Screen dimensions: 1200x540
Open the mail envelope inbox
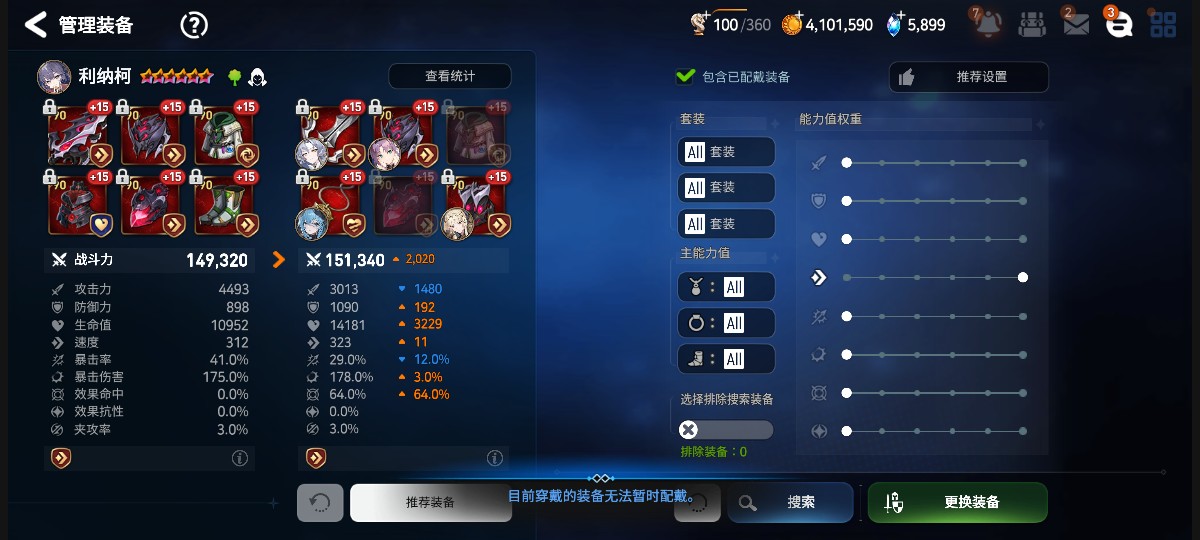(1075, 25)
